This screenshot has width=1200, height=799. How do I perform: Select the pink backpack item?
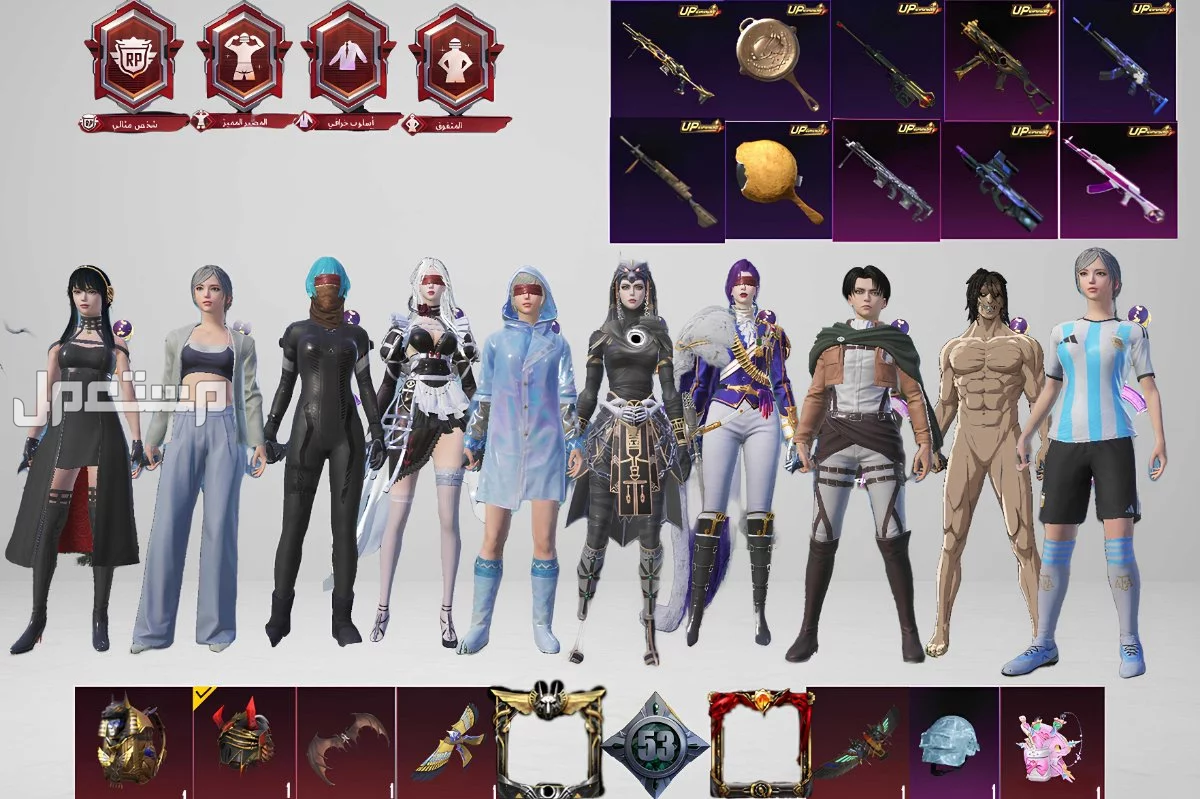1050,745
